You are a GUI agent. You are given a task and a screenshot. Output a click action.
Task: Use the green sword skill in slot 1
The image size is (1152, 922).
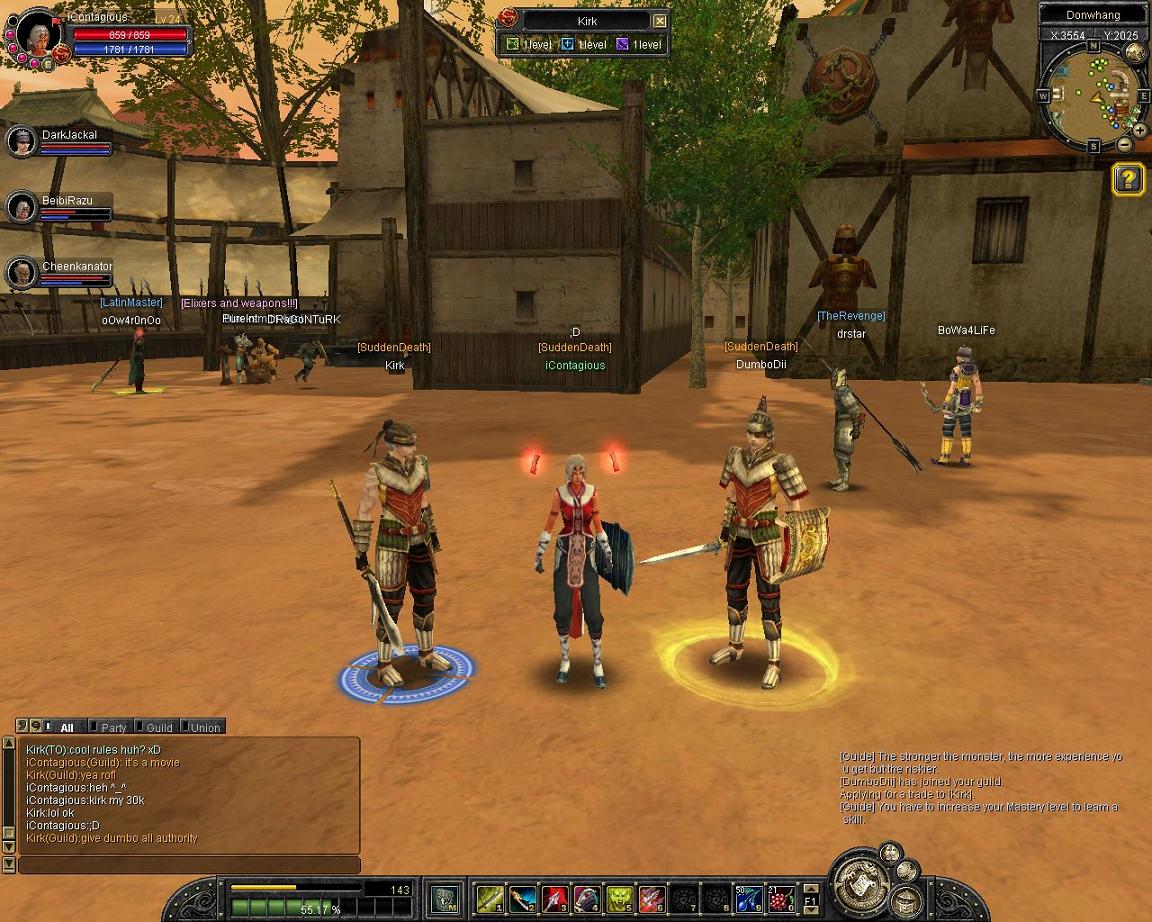click(x=490, y=899)
